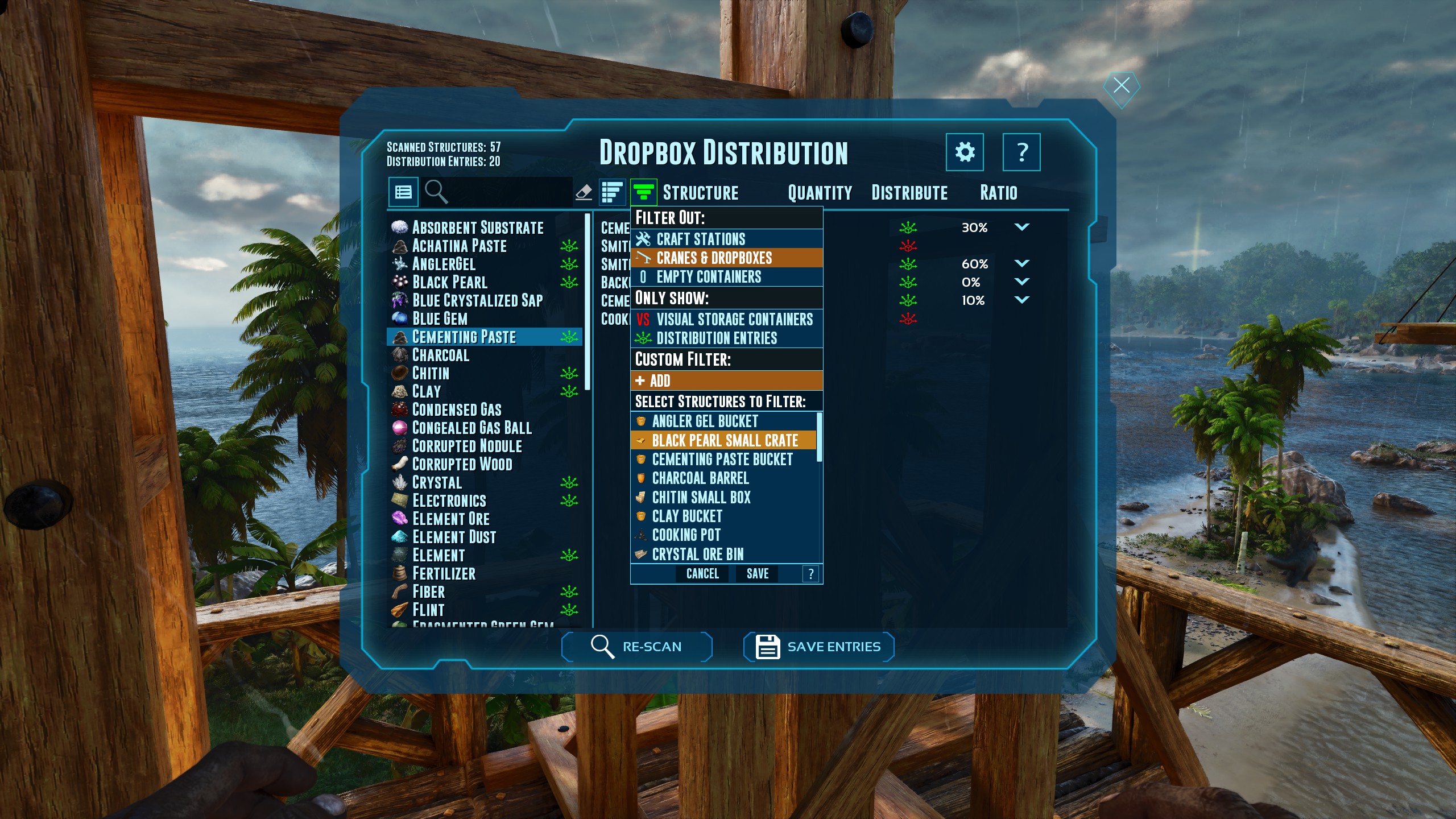
Task: Click the 0% ratio value
Action: (x=973, y=282)
